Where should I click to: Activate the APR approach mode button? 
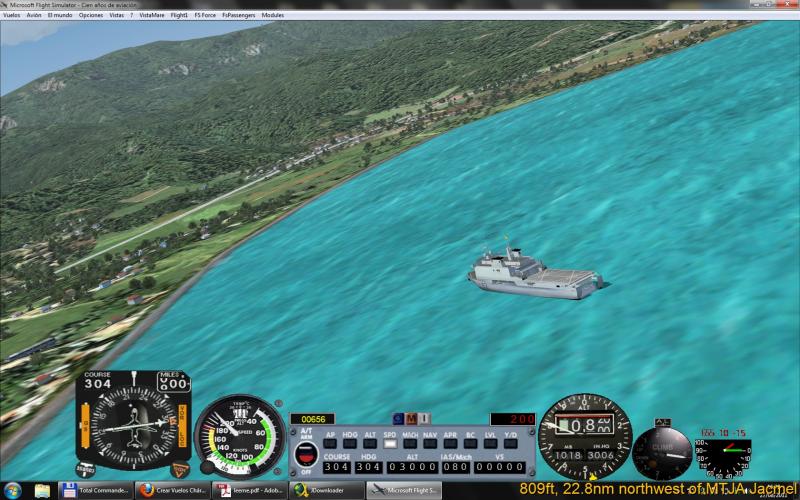point(450,443)
